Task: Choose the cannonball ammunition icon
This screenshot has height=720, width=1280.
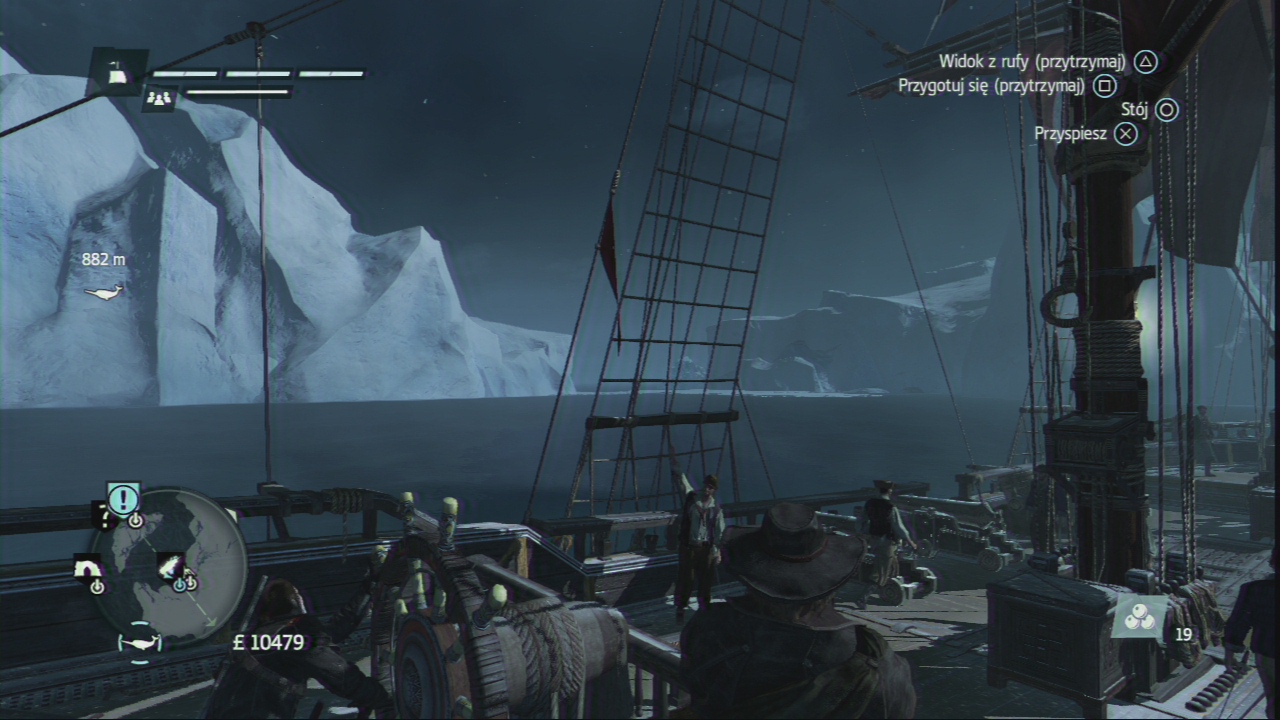Action: coord(1139,617)
